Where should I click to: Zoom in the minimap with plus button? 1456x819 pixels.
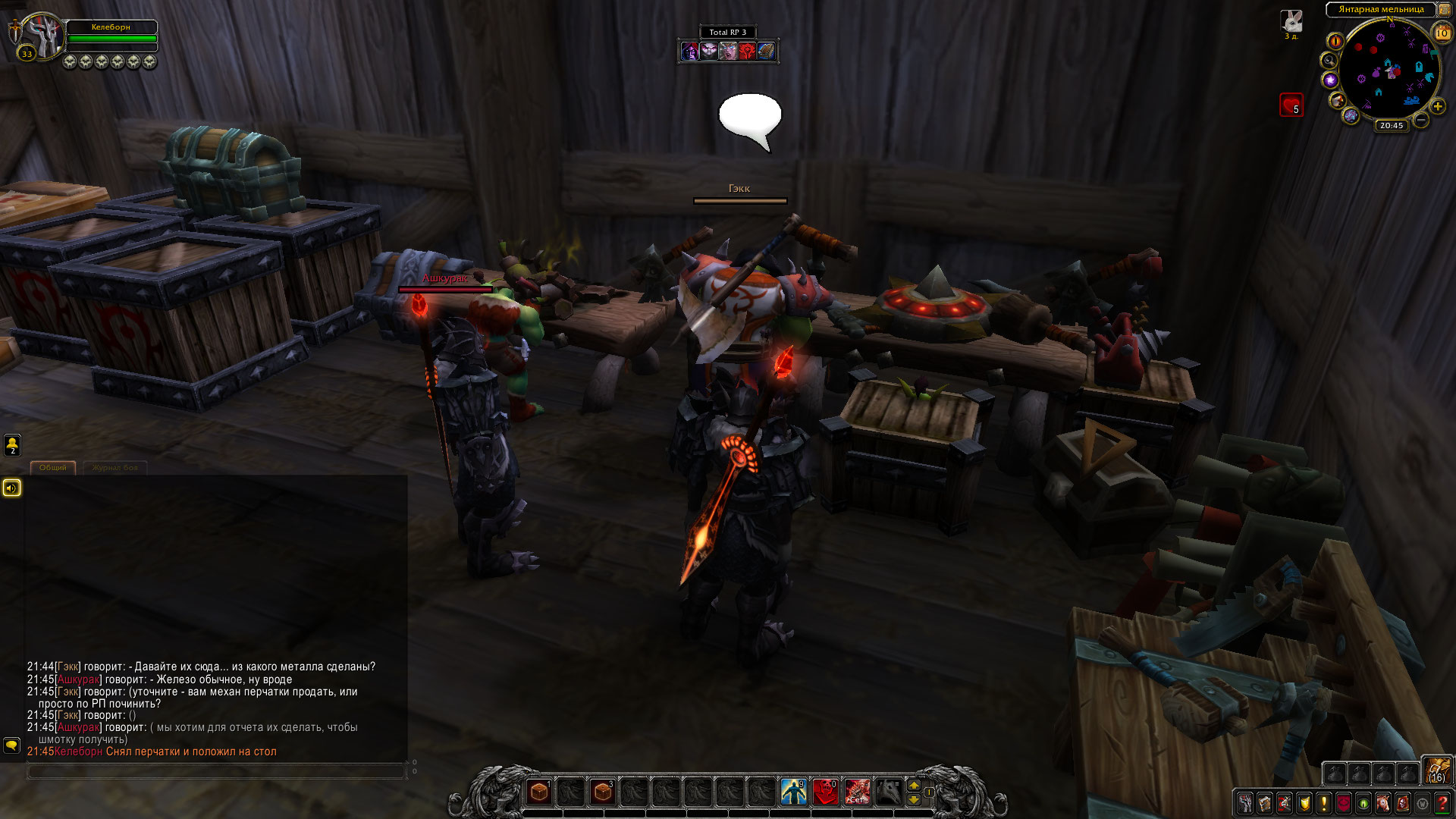coord(1438,106)
